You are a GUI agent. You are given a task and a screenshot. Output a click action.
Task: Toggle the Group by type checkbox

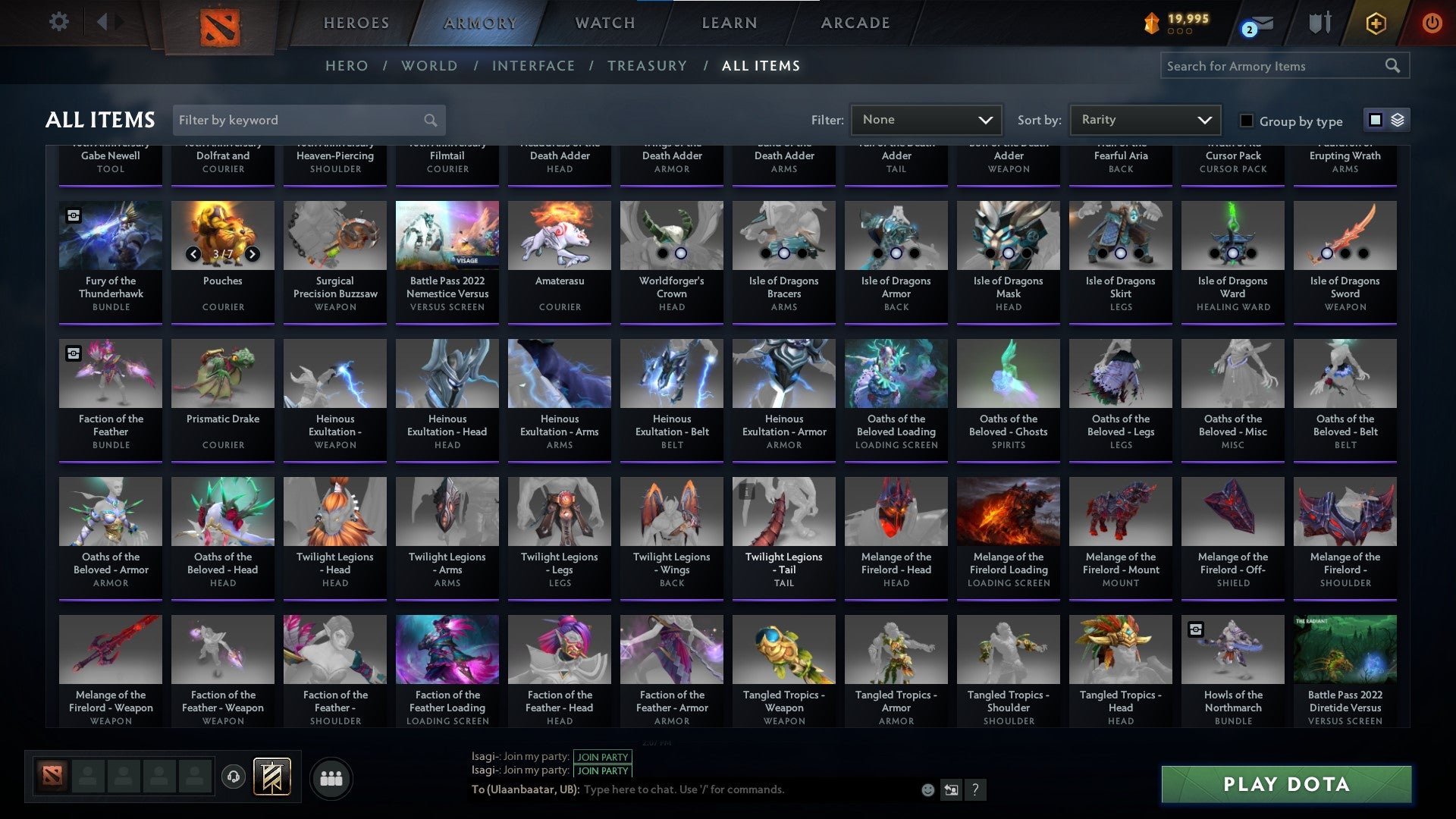tap(1246, 121)
